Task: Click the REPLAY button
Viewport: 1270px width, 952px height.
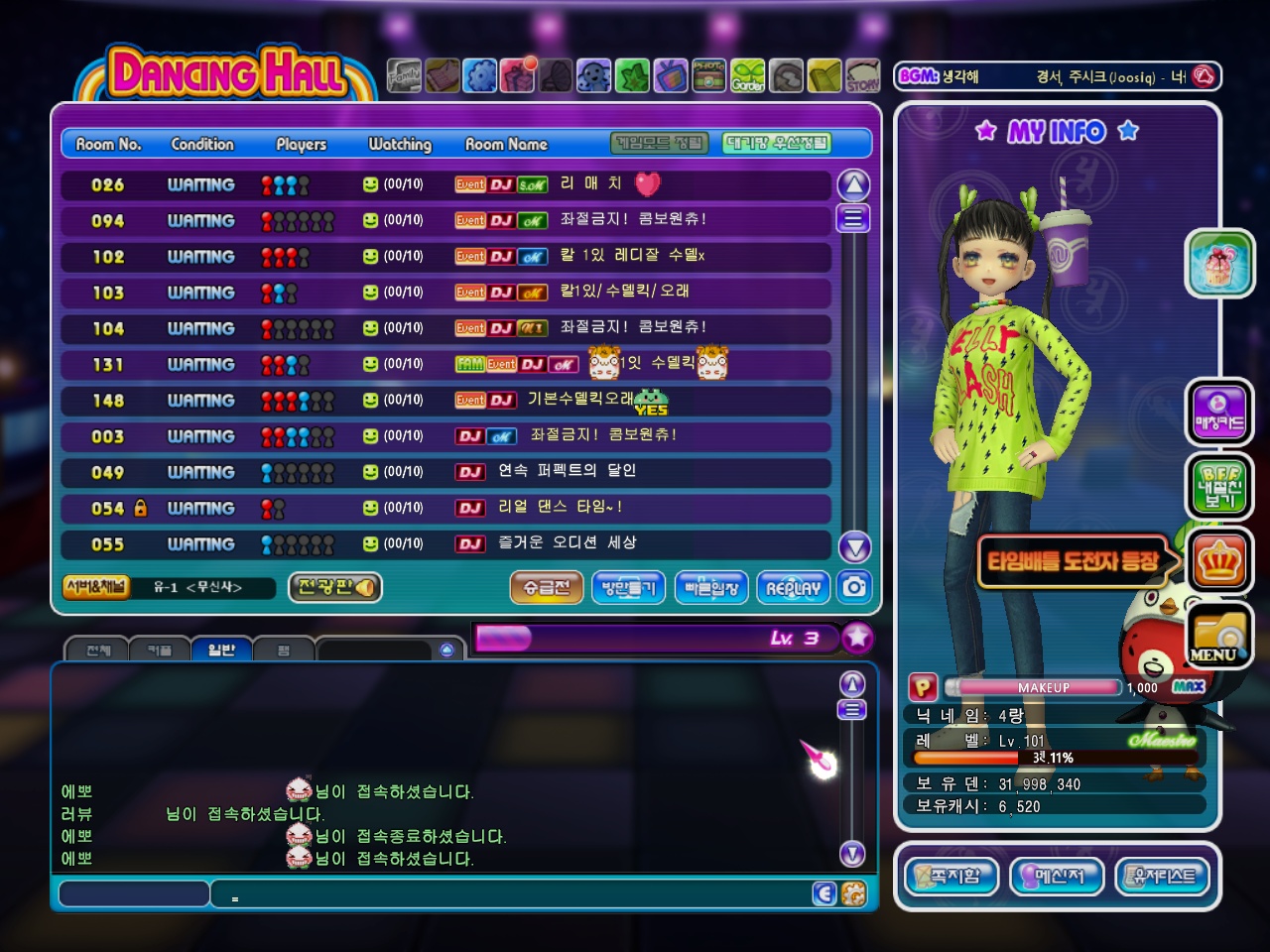Action: click(793, 588)
